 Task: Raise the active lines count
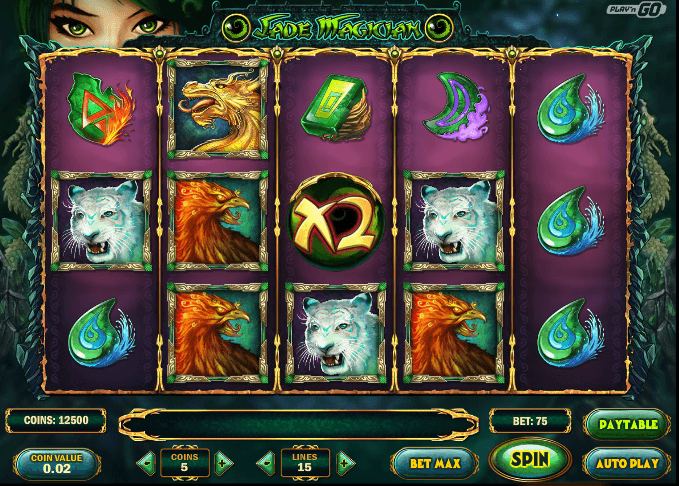click(344, 463)
